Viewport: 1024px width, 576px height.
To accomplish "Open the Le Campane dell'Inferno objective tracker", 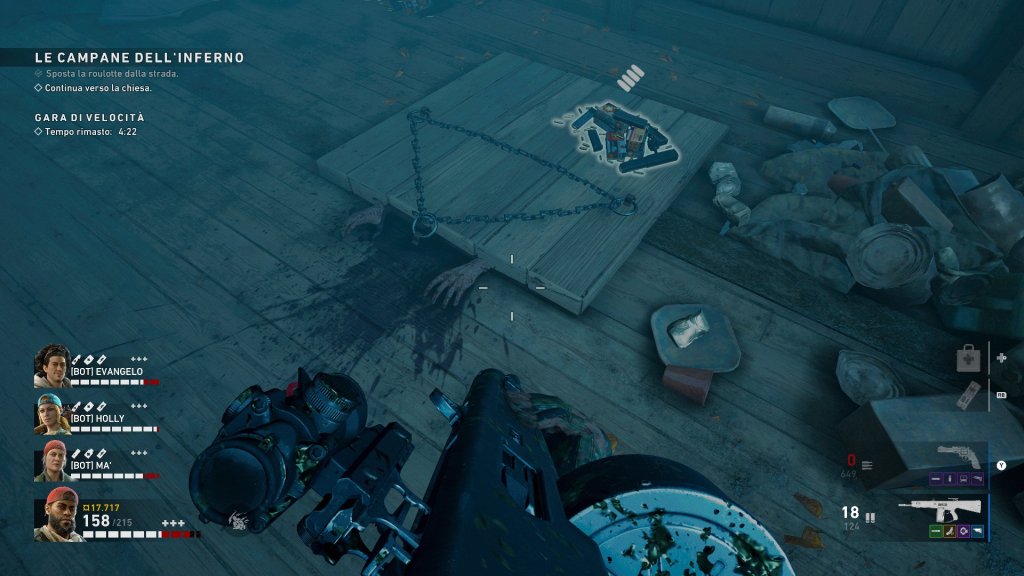I will [139, 58].
